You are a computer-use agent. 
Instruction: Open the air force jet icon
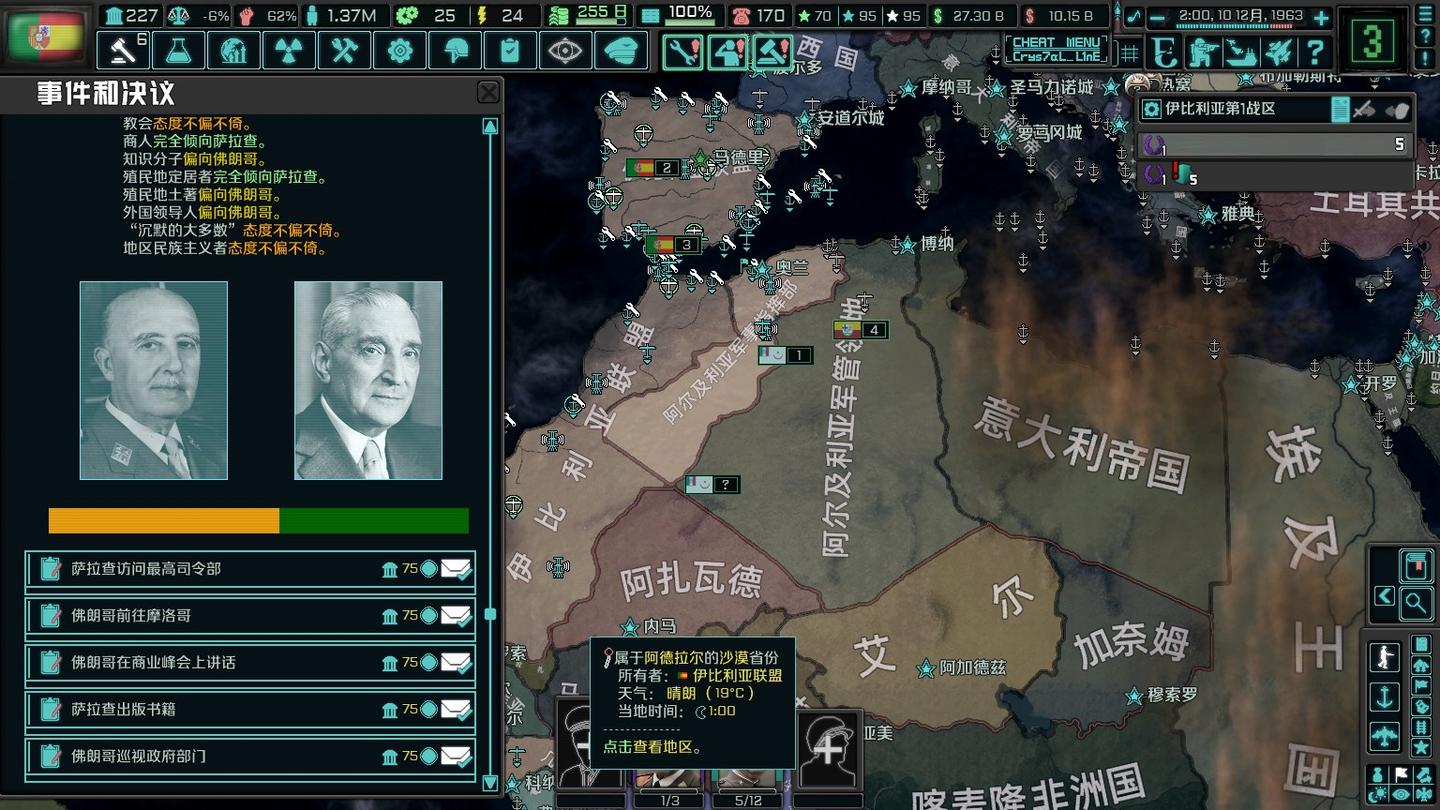click(x=1277, y=50)
